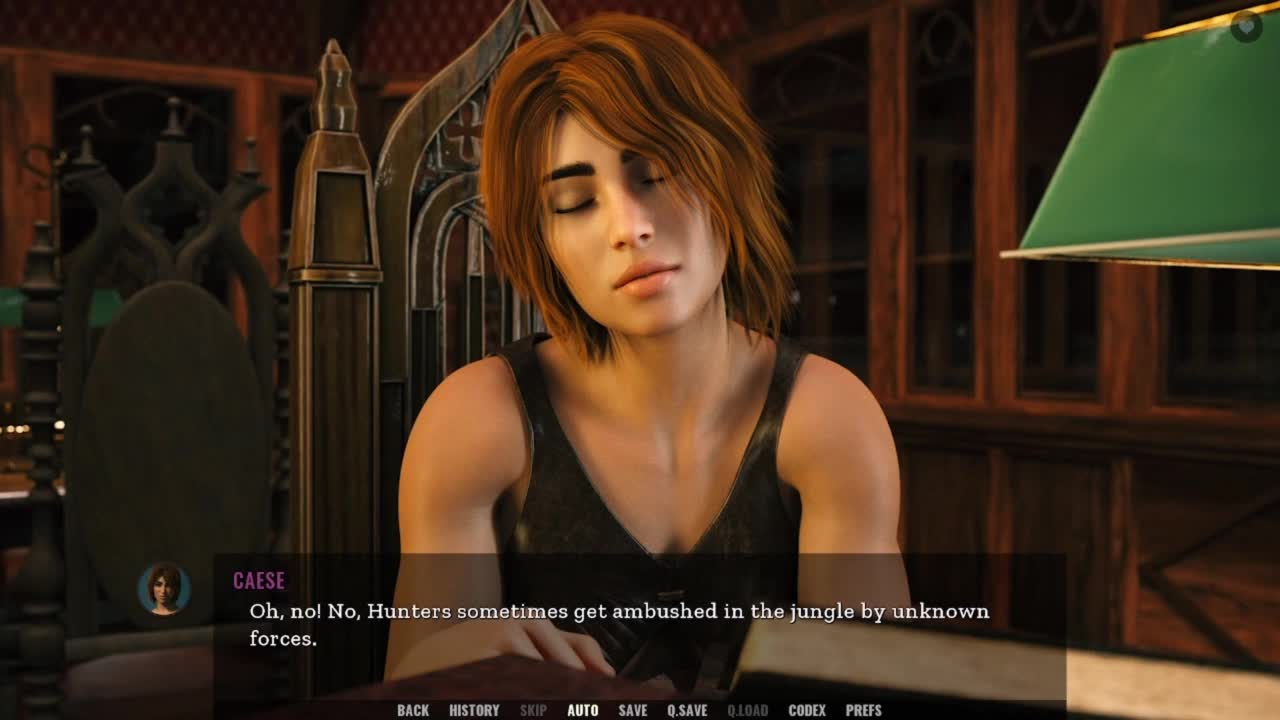Open the SAVE game screen
This screenshot has height=720, width=1280.
coord(632,710)
